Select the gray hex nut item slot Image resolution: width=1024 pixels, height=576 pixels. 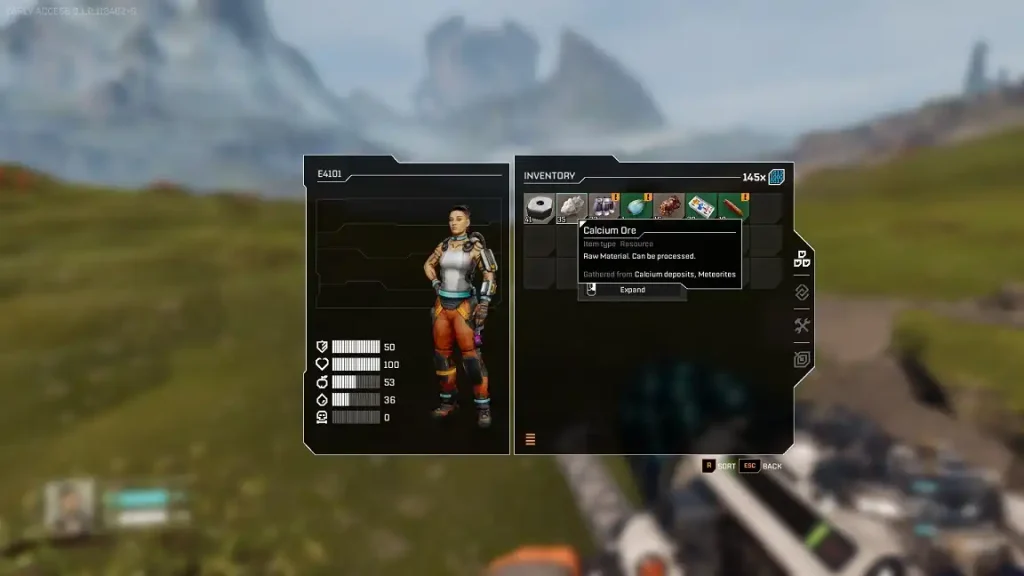click(x=540, y=208)
